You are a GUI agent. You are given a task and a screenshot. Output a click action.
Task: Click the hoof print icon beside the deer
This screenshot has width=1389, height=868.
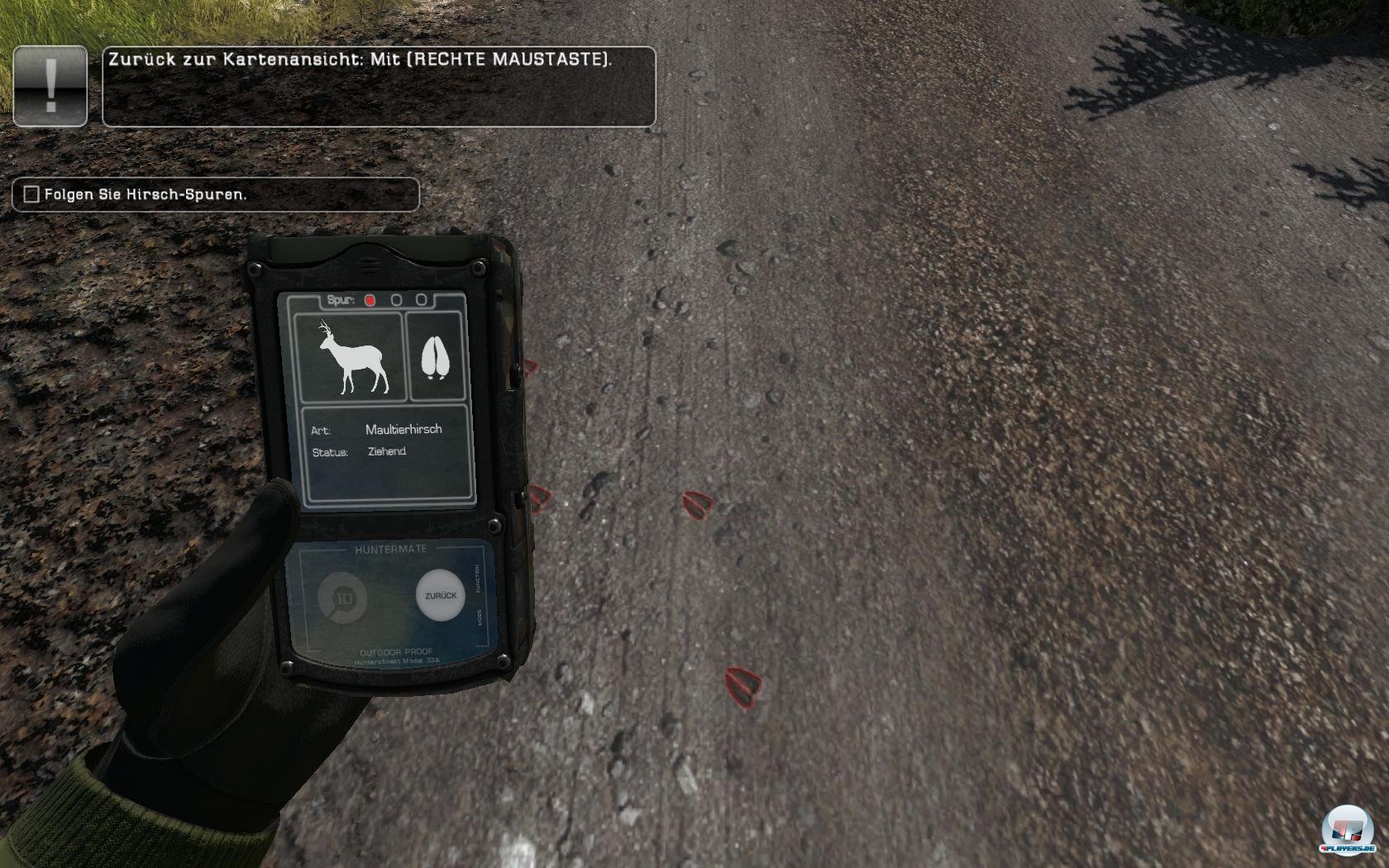[x=437, y=357]
